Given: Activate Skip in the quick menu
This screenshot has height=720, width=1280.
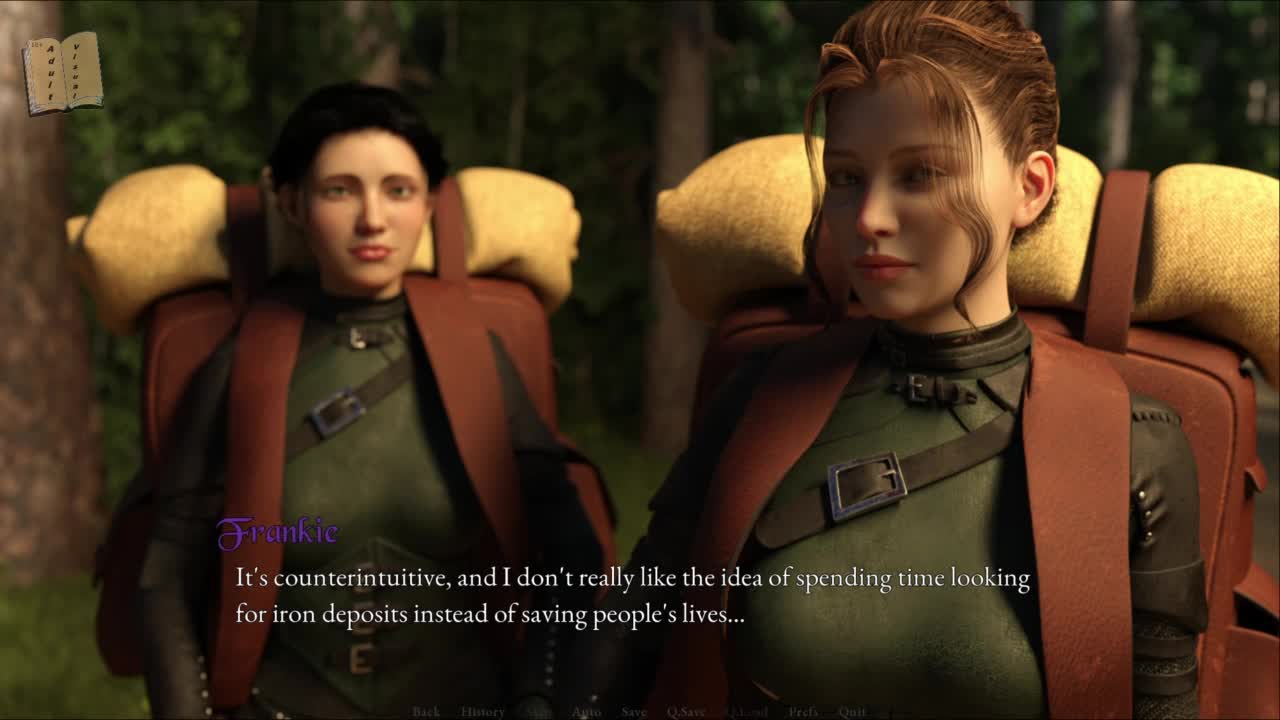Looking at the screenshot, I should (539, 712).
